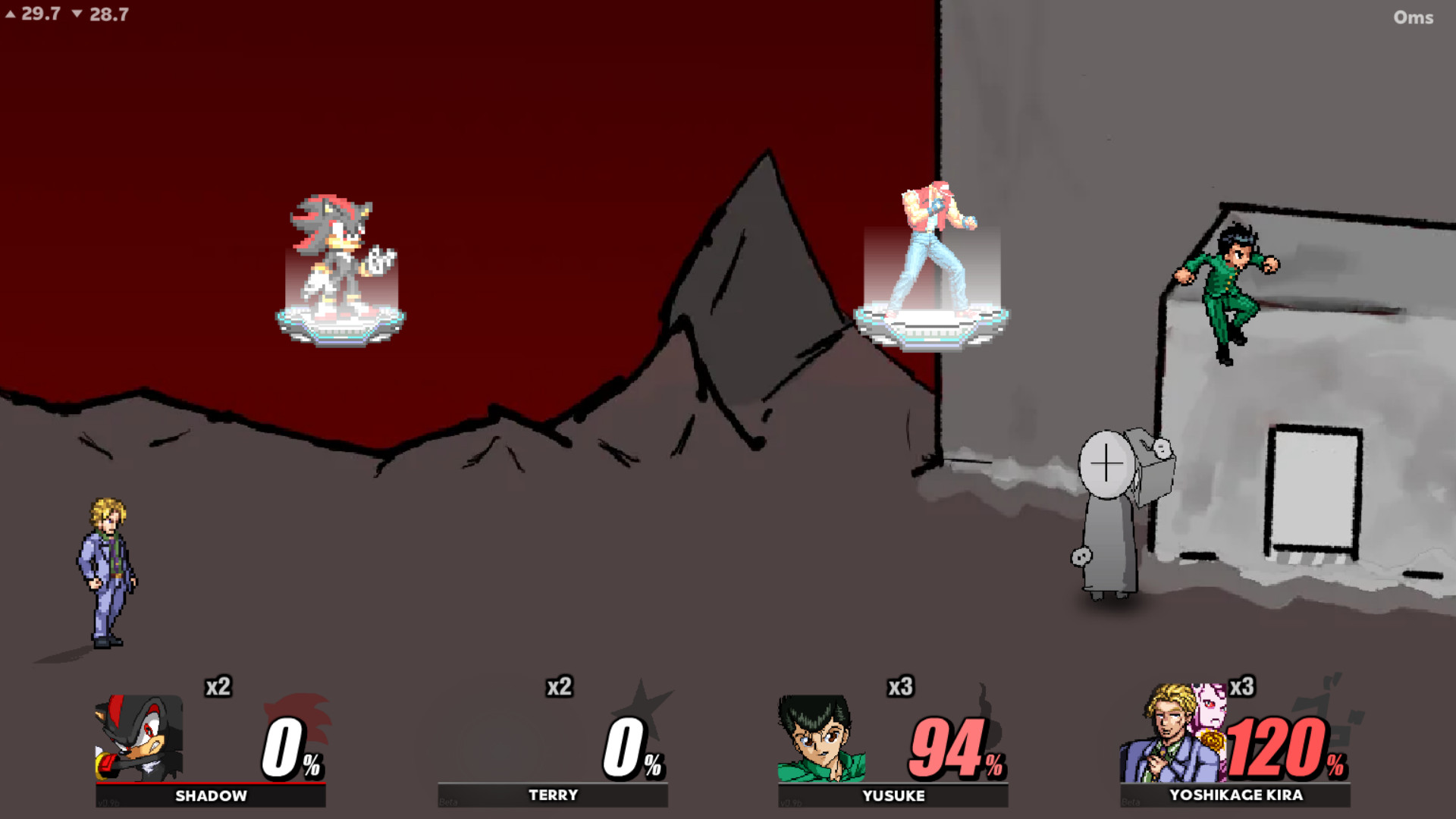Click the downward triangle fps indicator
Image resolution: width=1456 pixels, height=819 pixels.
tap(79, 13)
